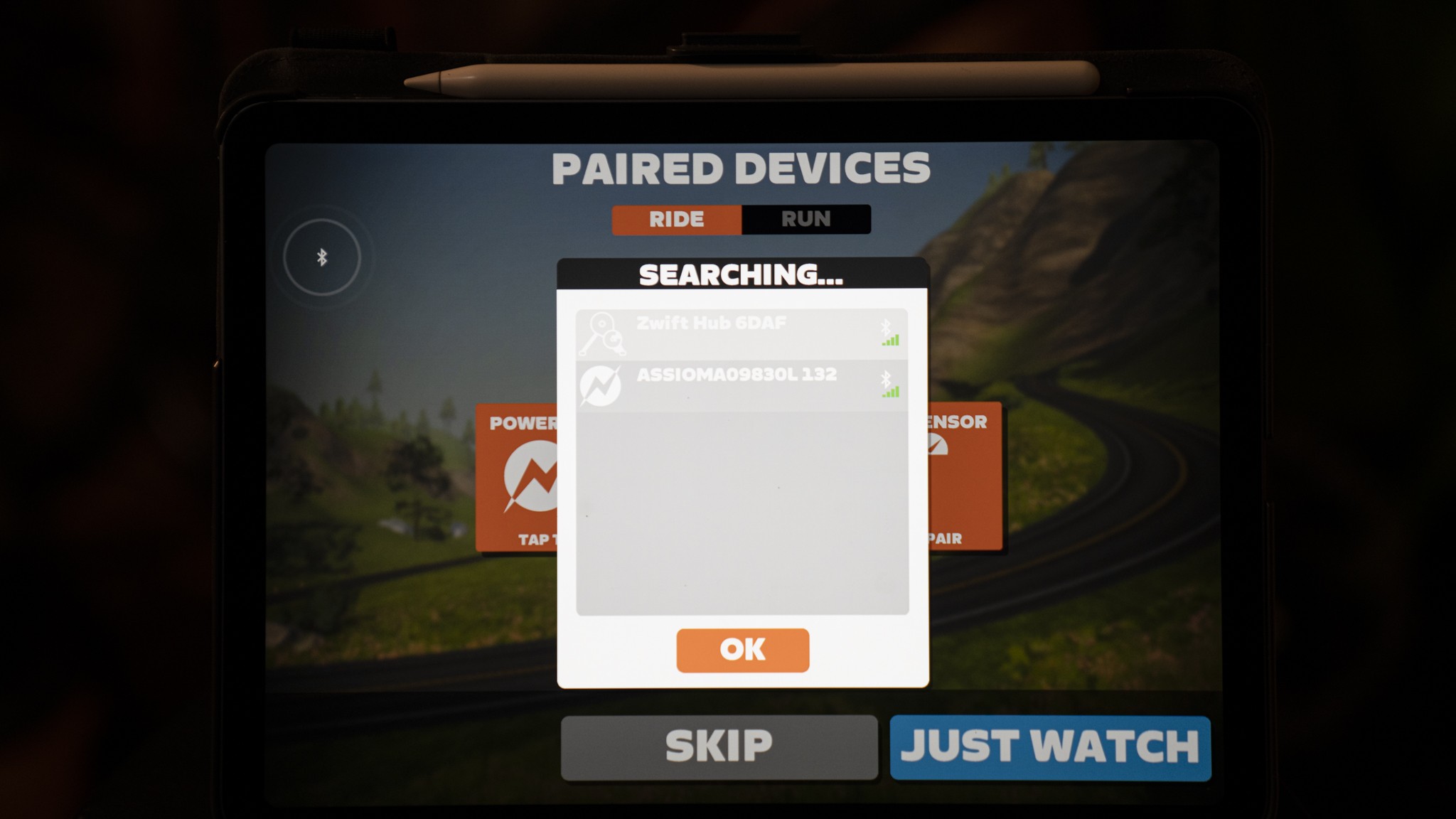The height and width of the screenshot is (819, 1456).
Task: Switch to the RUN tab
Action: 805,219
